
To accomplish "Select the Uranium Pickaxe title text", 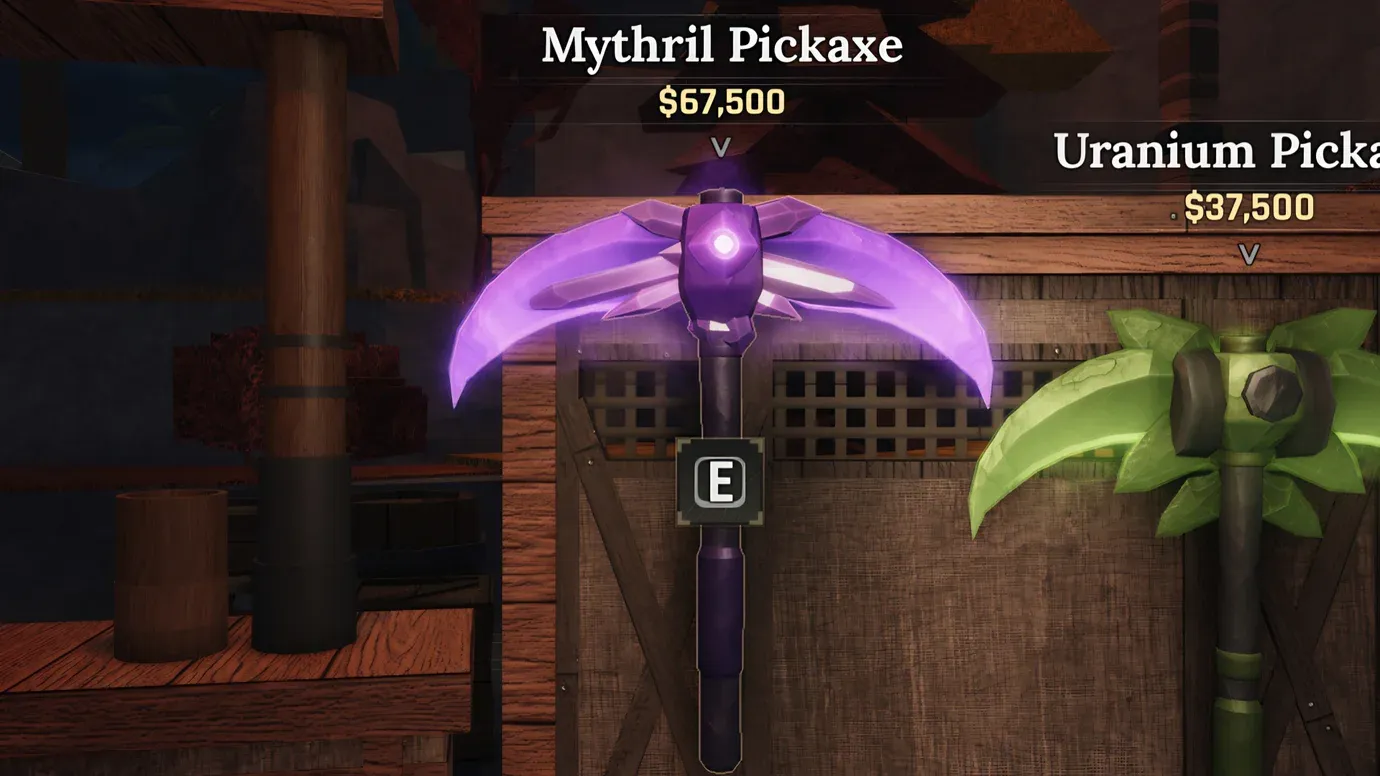I will point(1210,150).
